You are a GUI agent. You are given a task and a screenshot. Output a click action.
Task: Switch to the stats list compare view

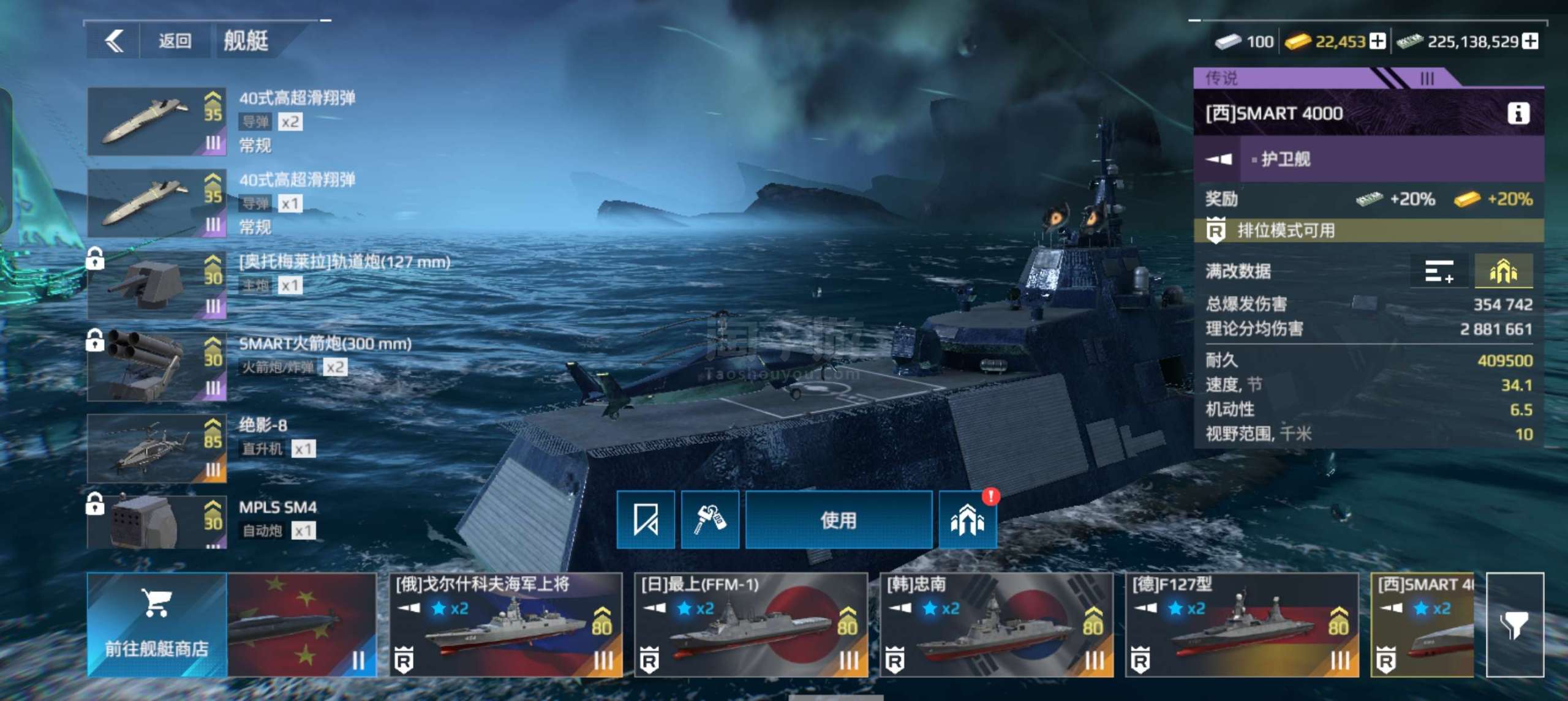point(1438,271)
